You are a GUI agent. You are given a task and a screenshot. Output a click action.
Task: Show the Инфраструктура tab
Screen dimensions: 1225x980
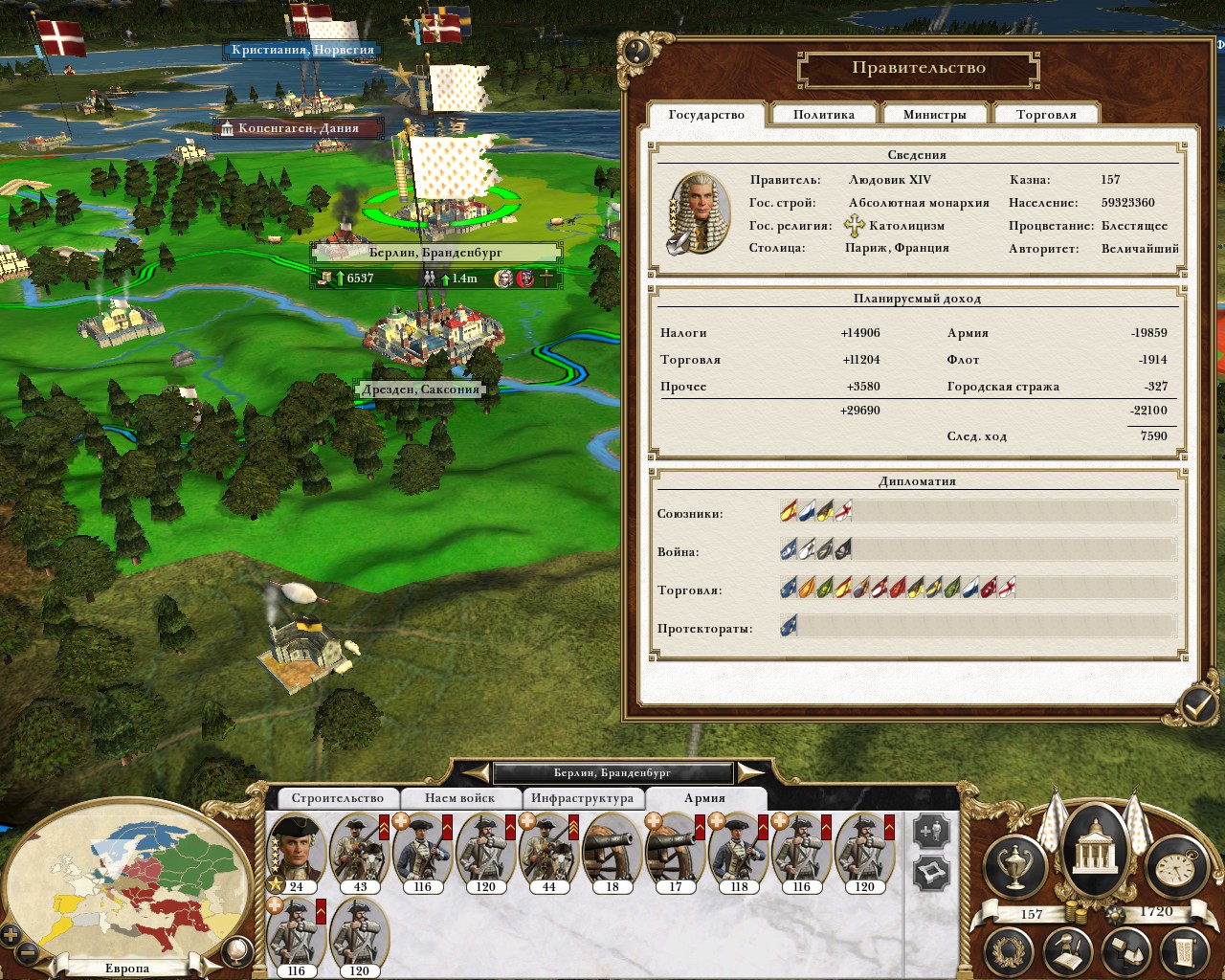582,798
